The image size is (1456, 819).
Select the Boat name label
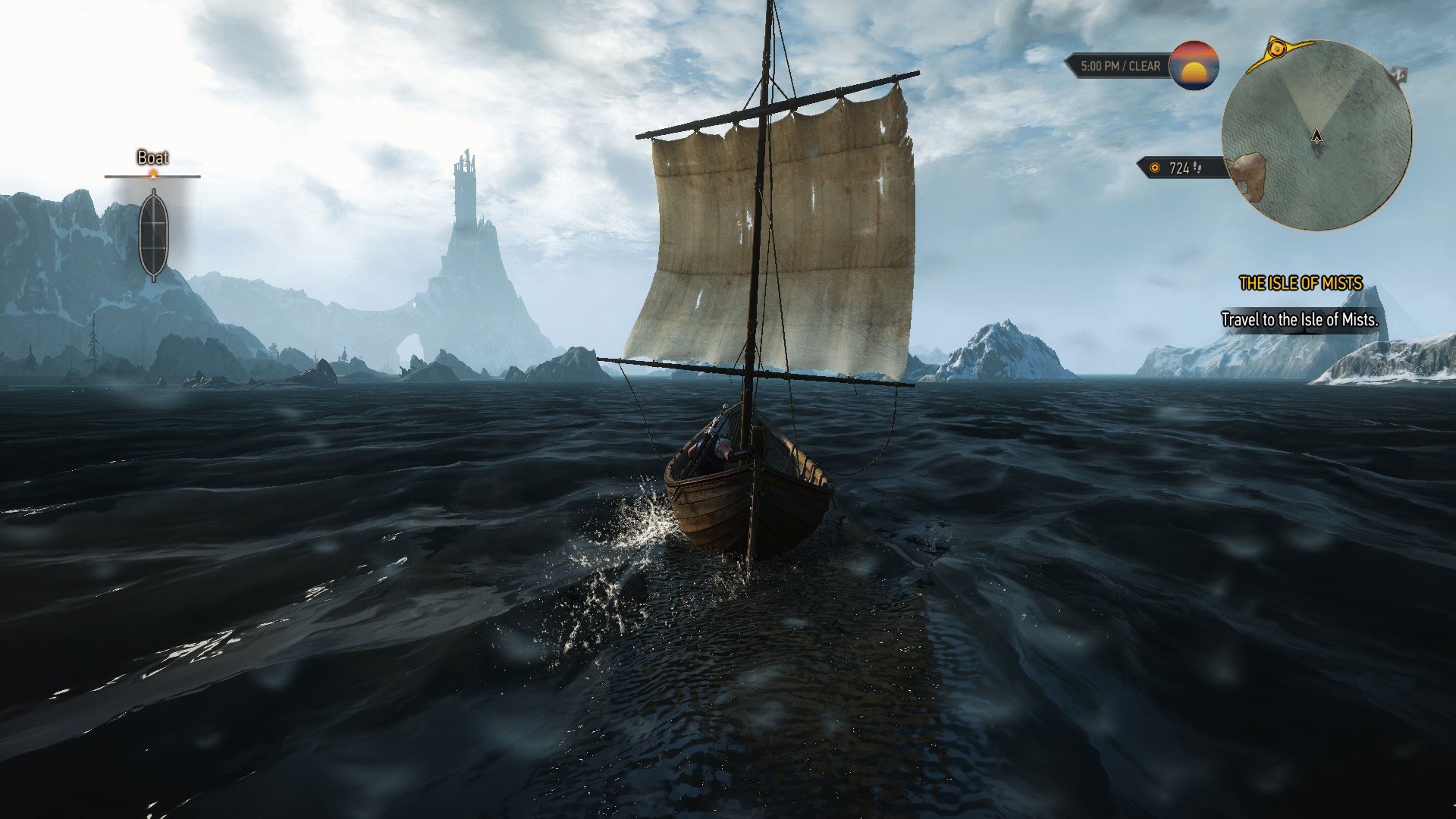[x=153, y=158]
